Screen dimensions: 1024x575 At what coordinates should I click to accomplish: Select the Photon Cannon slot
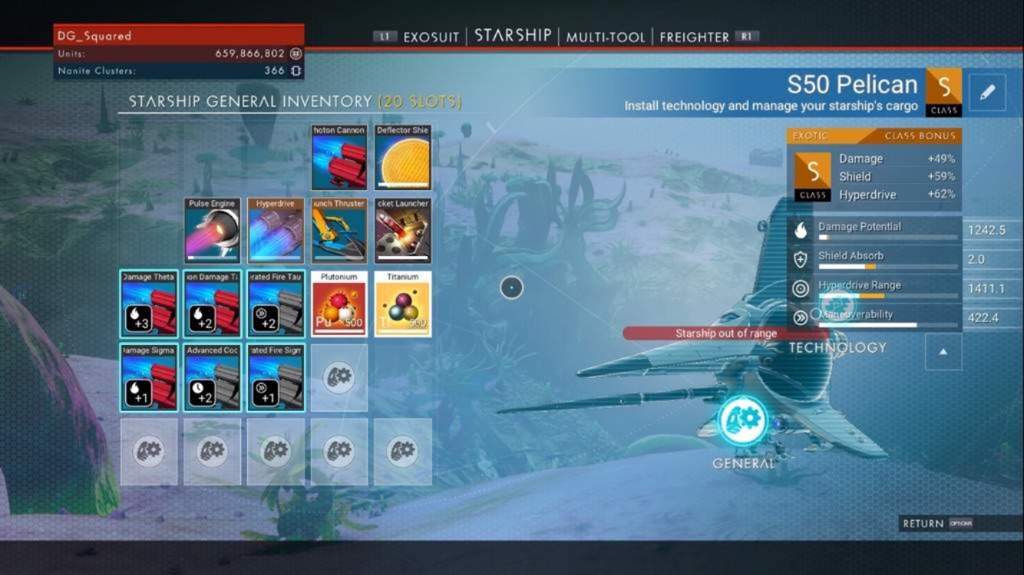click(x=339, y=158)
